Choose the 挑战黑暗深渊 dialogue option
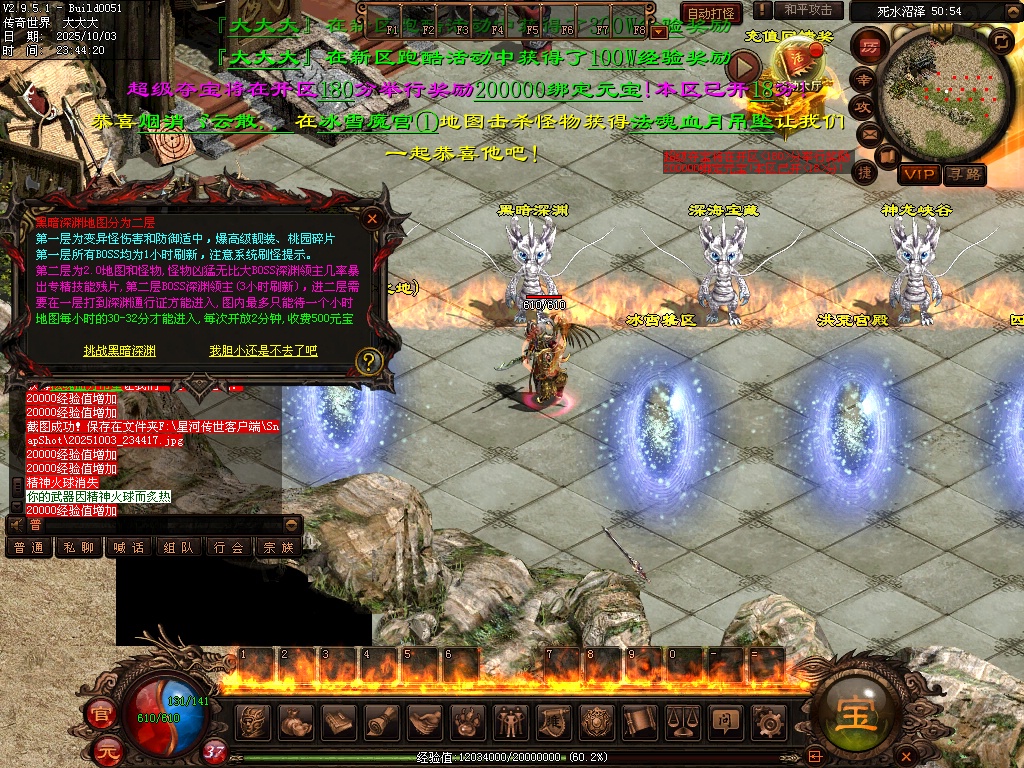 (119, 351)
